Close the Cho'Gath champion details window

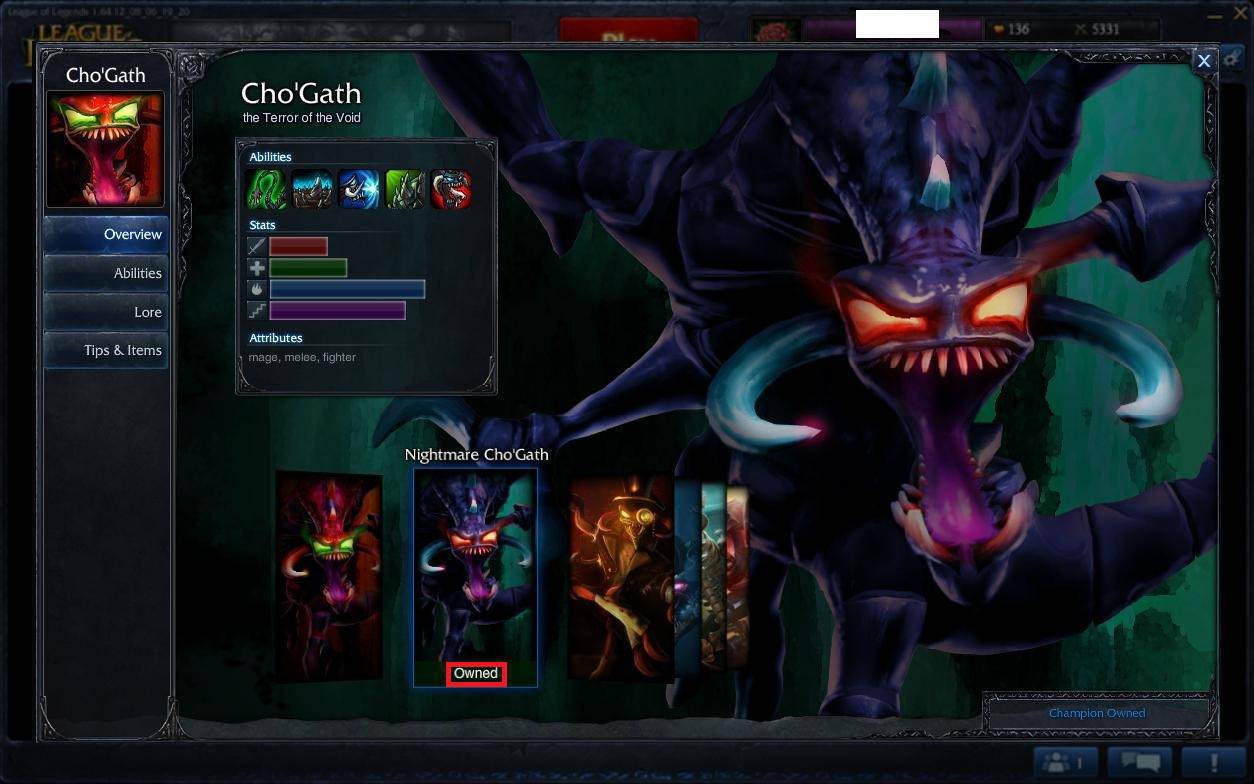1204,61
